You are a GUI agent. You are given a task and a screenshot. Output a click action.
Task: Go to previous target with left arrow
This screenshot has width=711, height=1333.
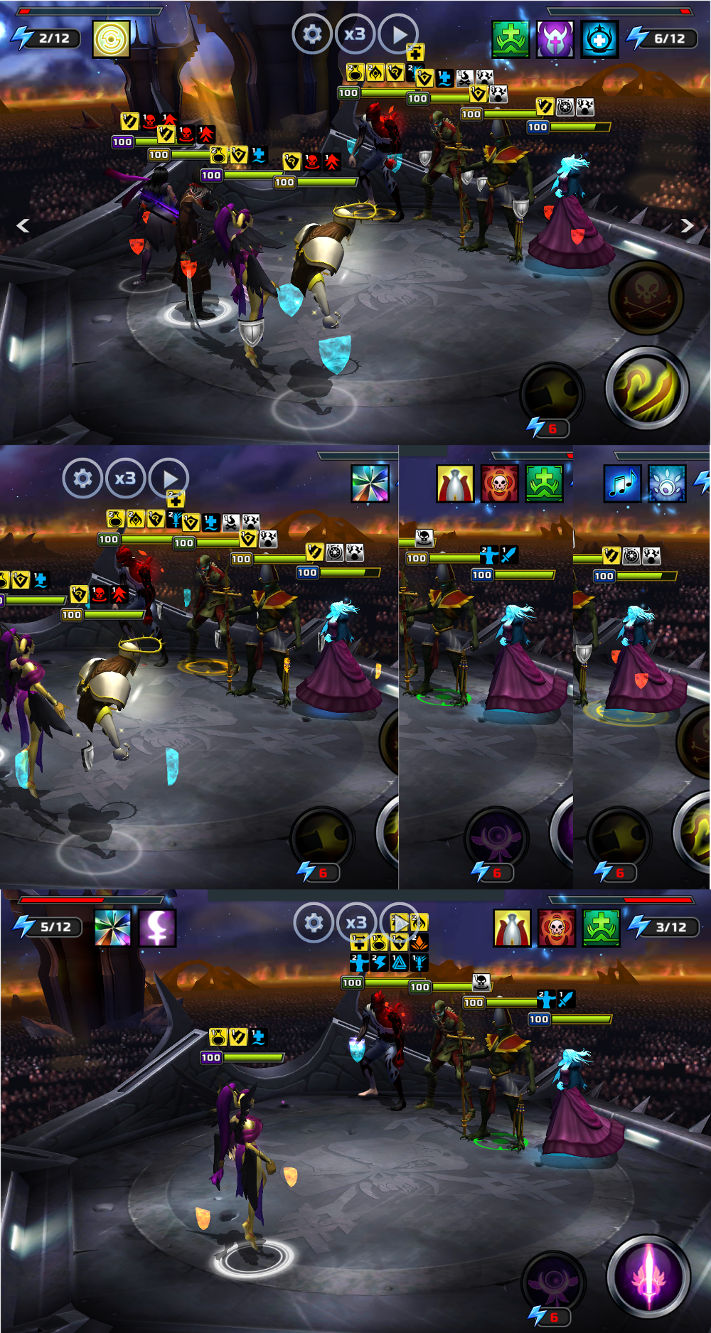[23, 227]
